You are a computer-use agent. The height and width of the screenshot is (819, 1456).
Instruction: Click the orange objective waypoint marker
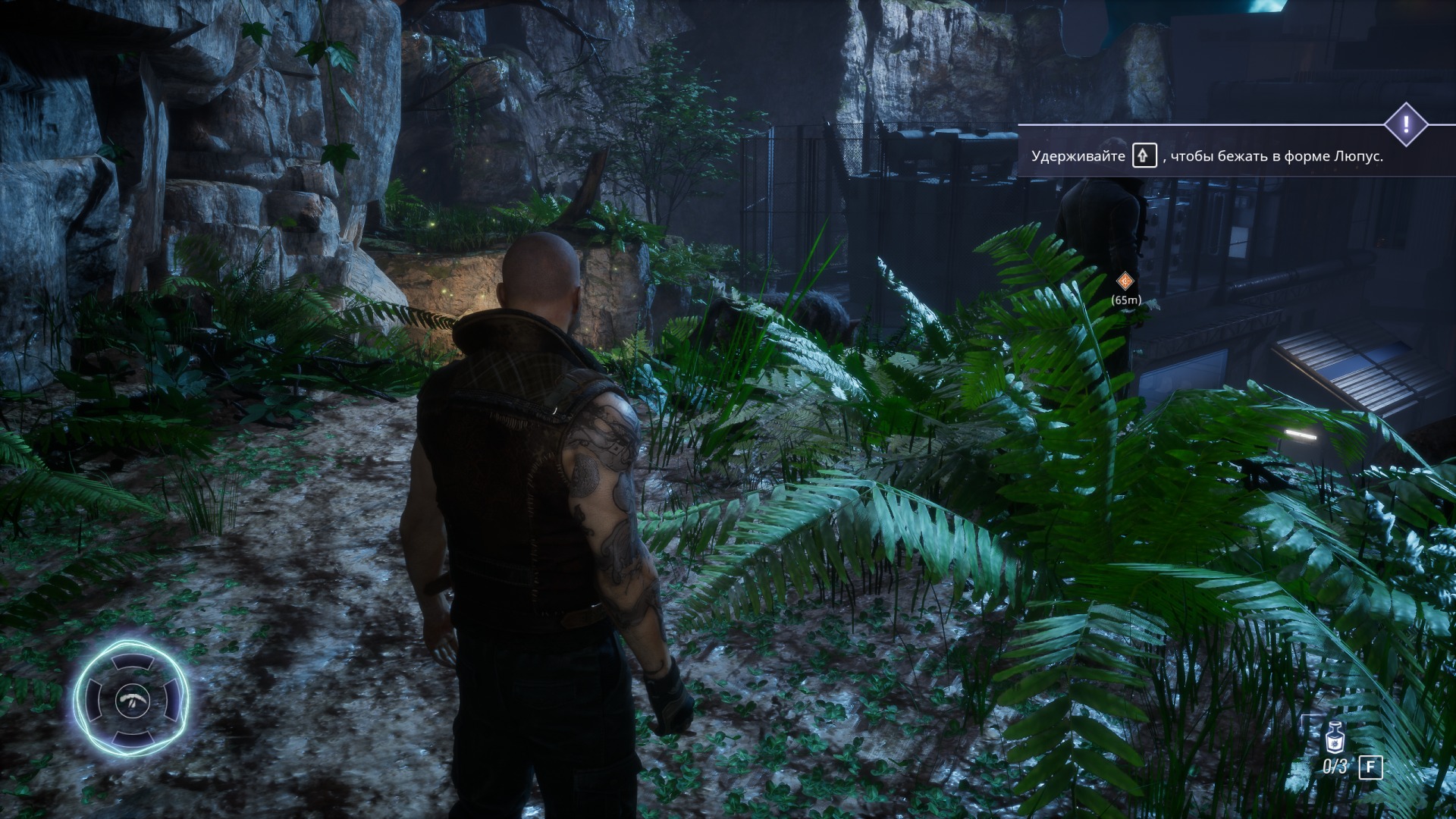1125,282
